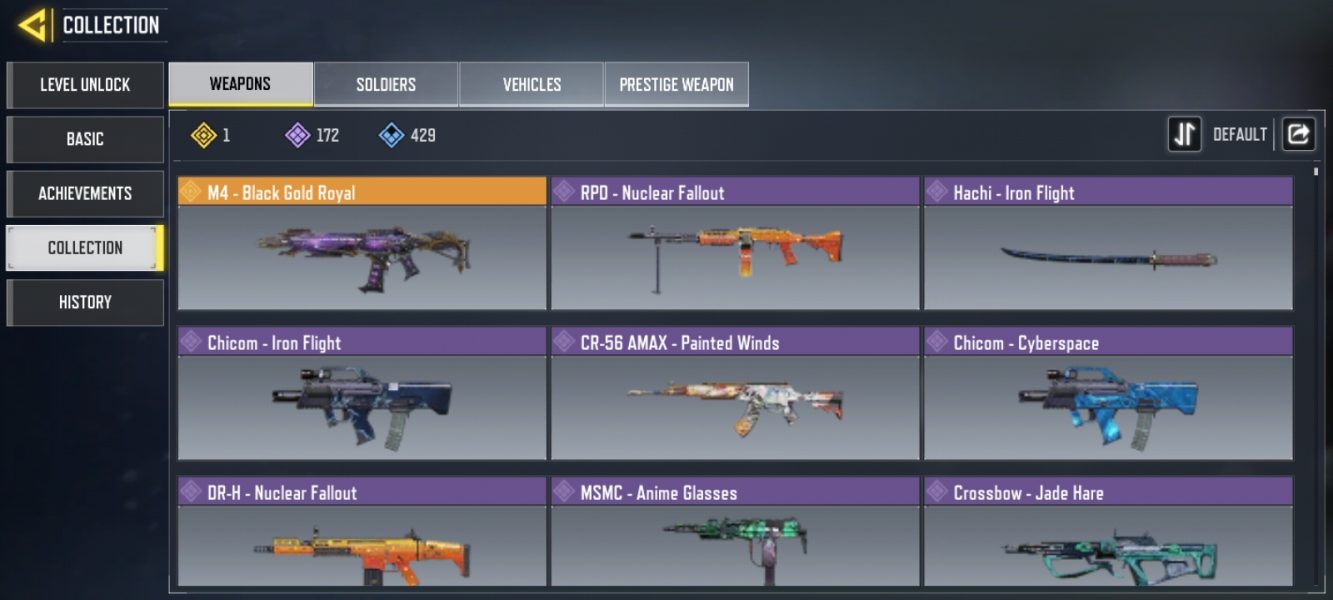Toggle the Default sort order button
The image size is (1333, 600).
1185,134
